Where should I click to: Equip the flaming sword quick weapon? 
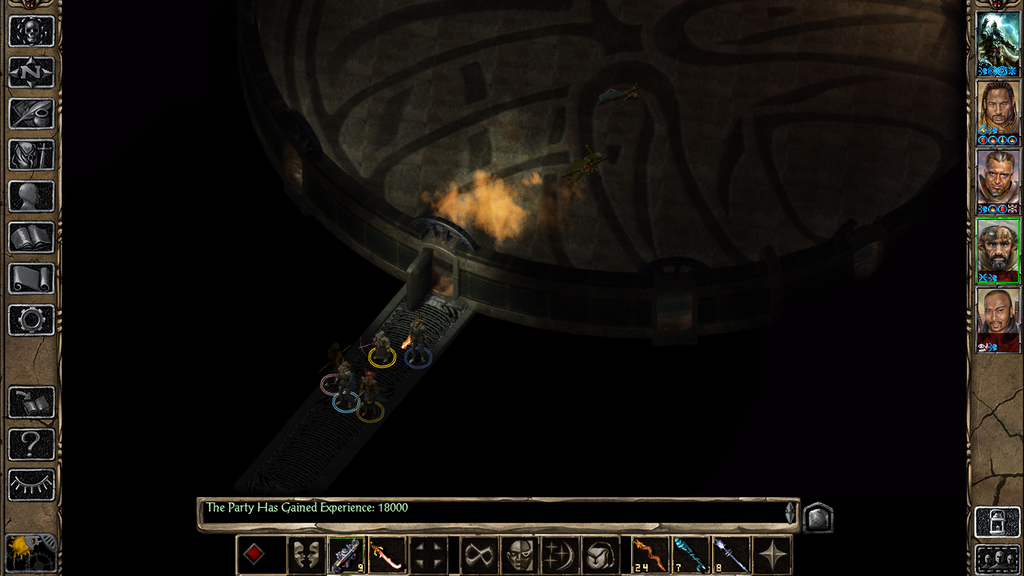tap(387, 555)
